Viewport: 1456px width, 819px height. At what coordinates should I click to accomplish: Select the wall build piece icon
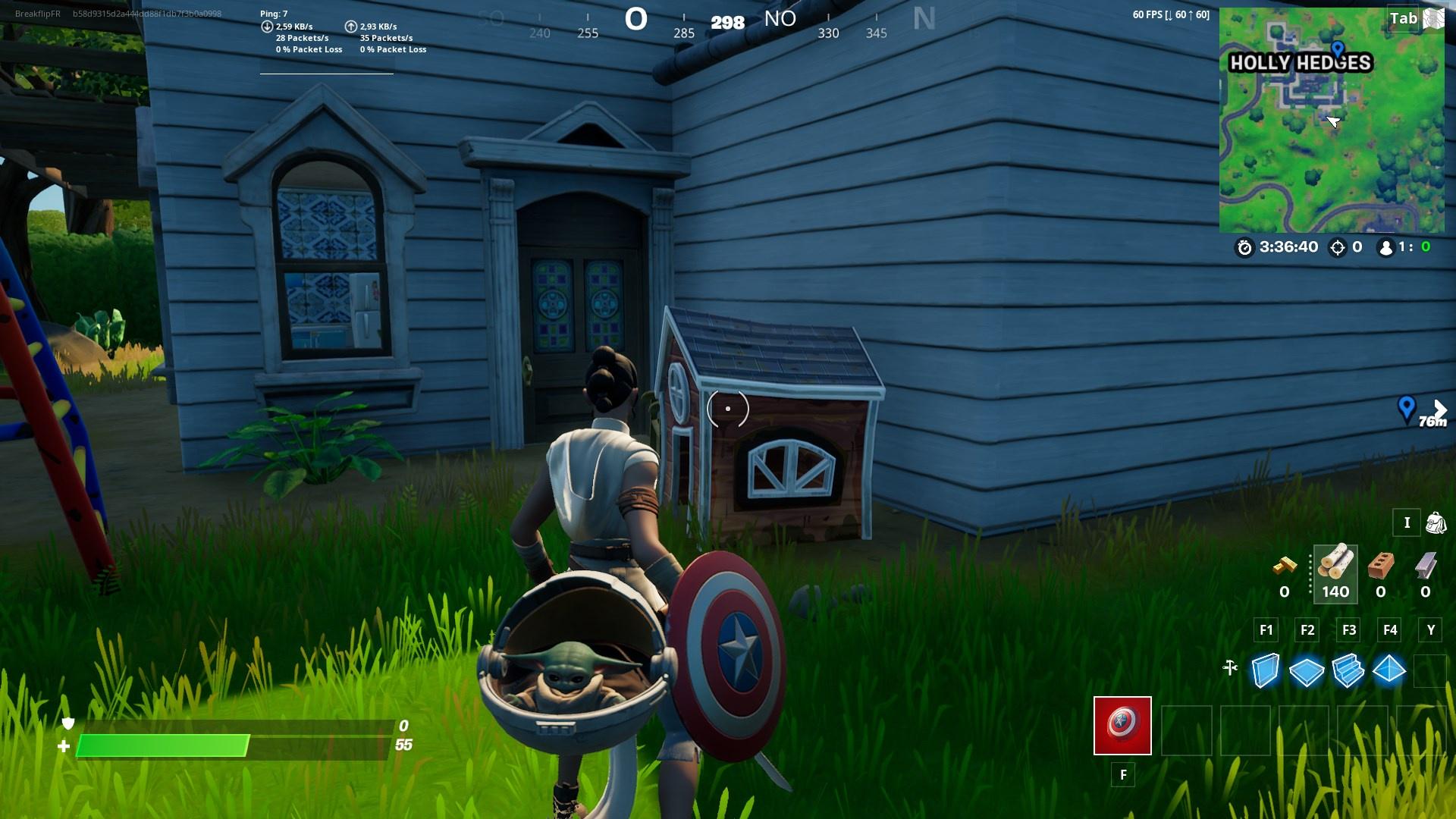(x=1265, y=670)
